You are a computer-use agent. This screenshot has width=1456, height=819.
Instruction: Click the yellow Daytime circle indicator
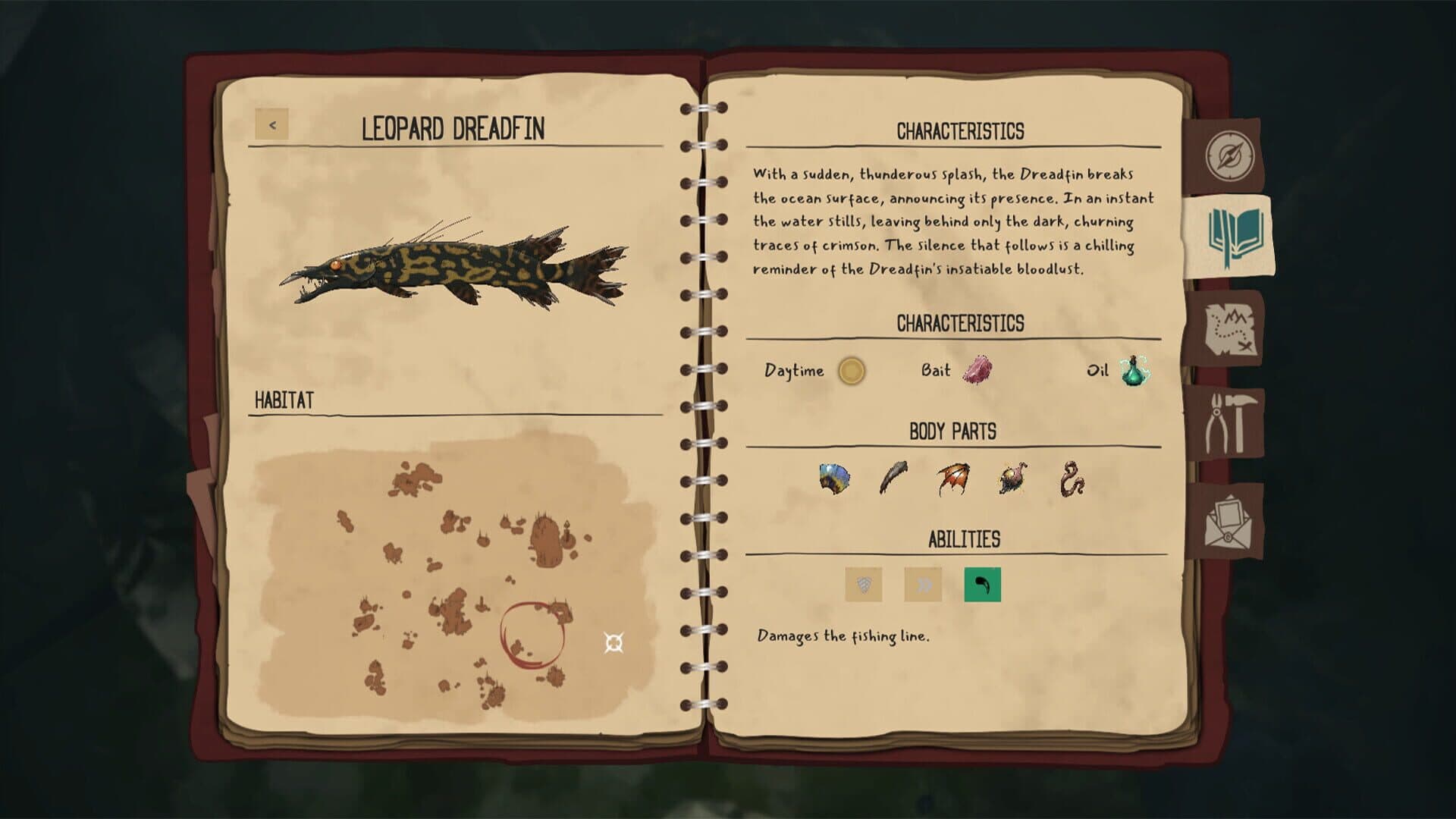pos(852,372)
